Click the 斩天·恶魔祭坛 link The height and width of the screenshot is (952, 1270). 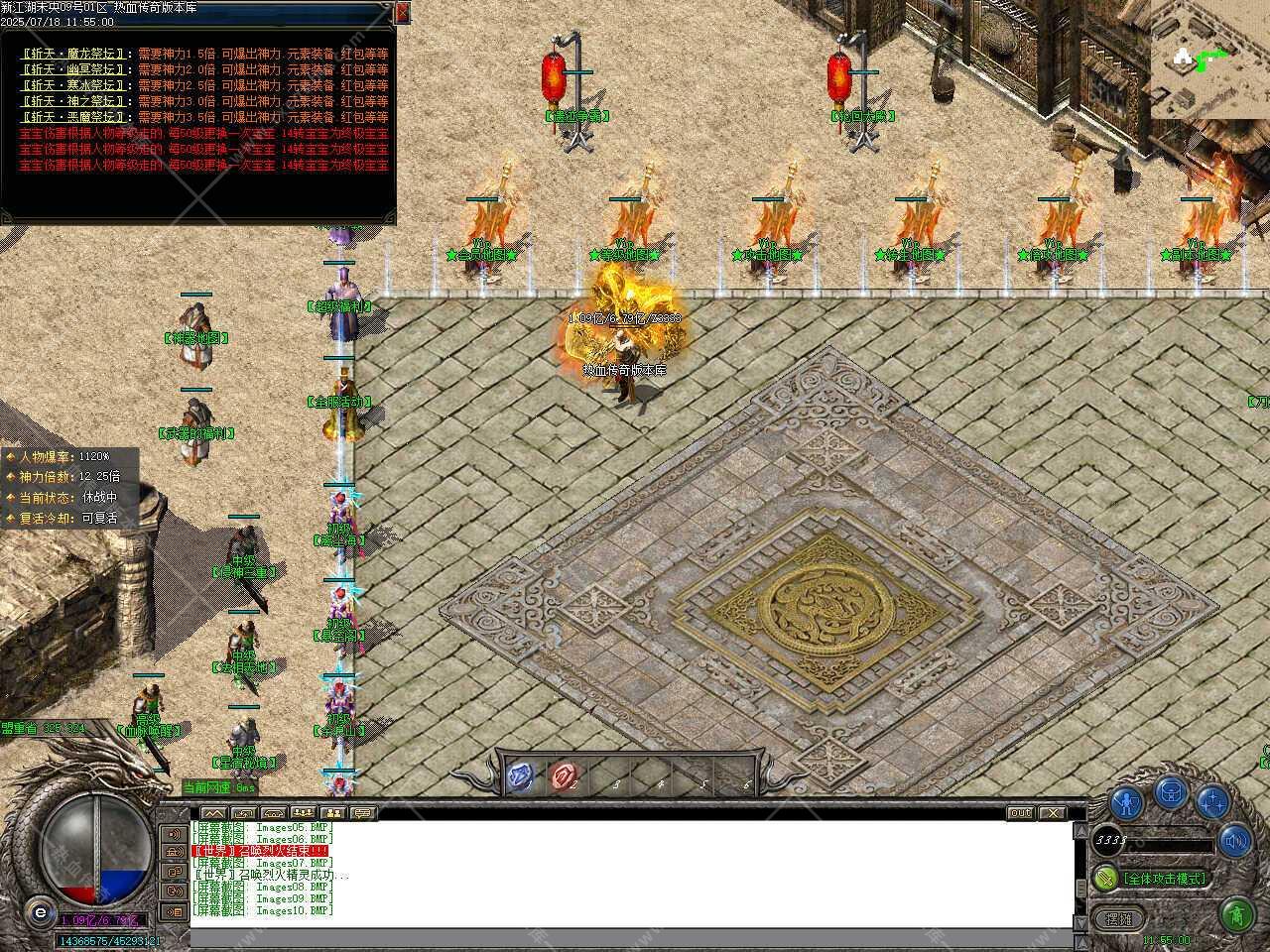point(74,117)
